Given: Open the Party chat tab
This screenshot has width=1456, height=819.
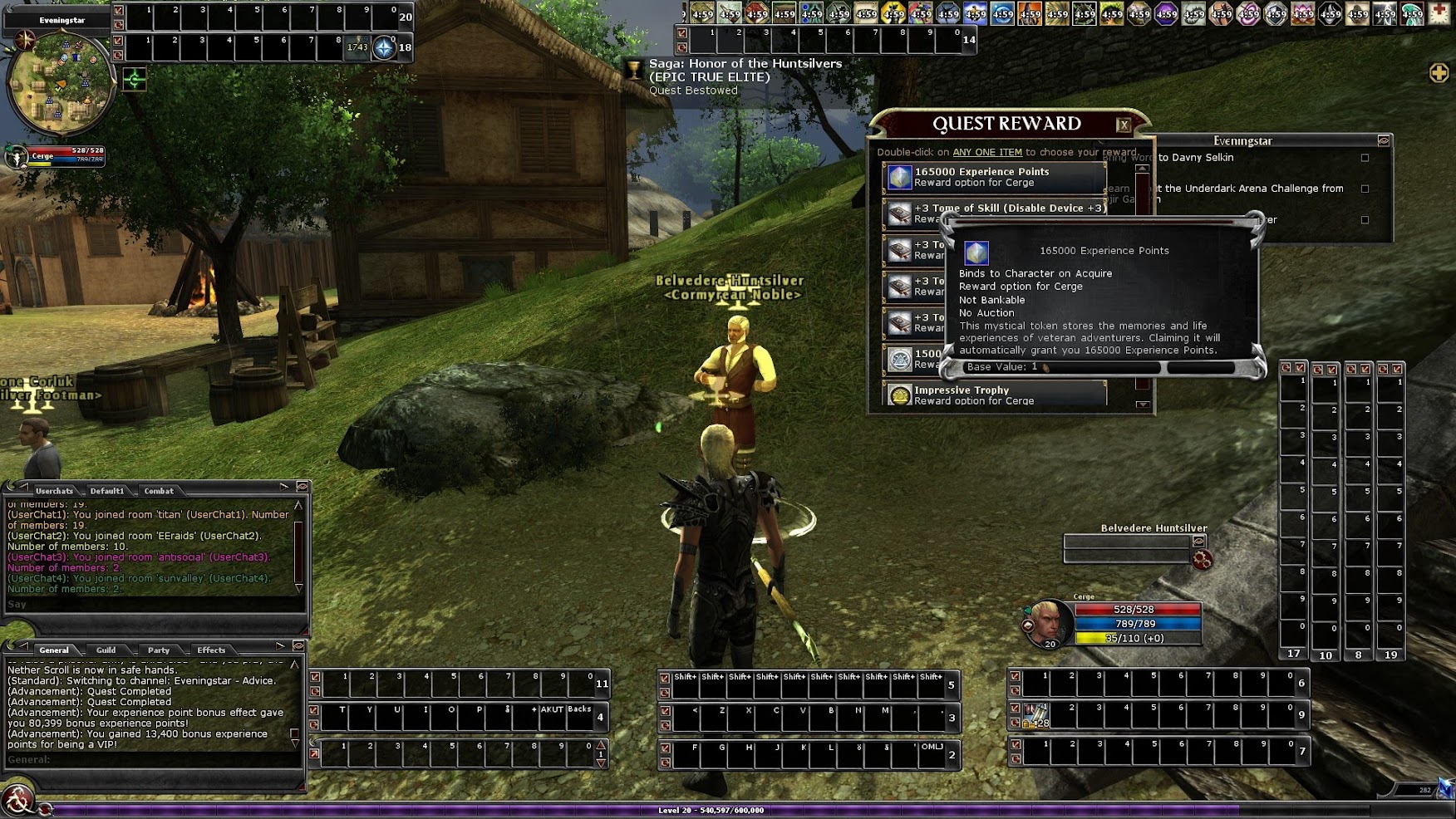Looking at the screenshot, I should (159, 650).
